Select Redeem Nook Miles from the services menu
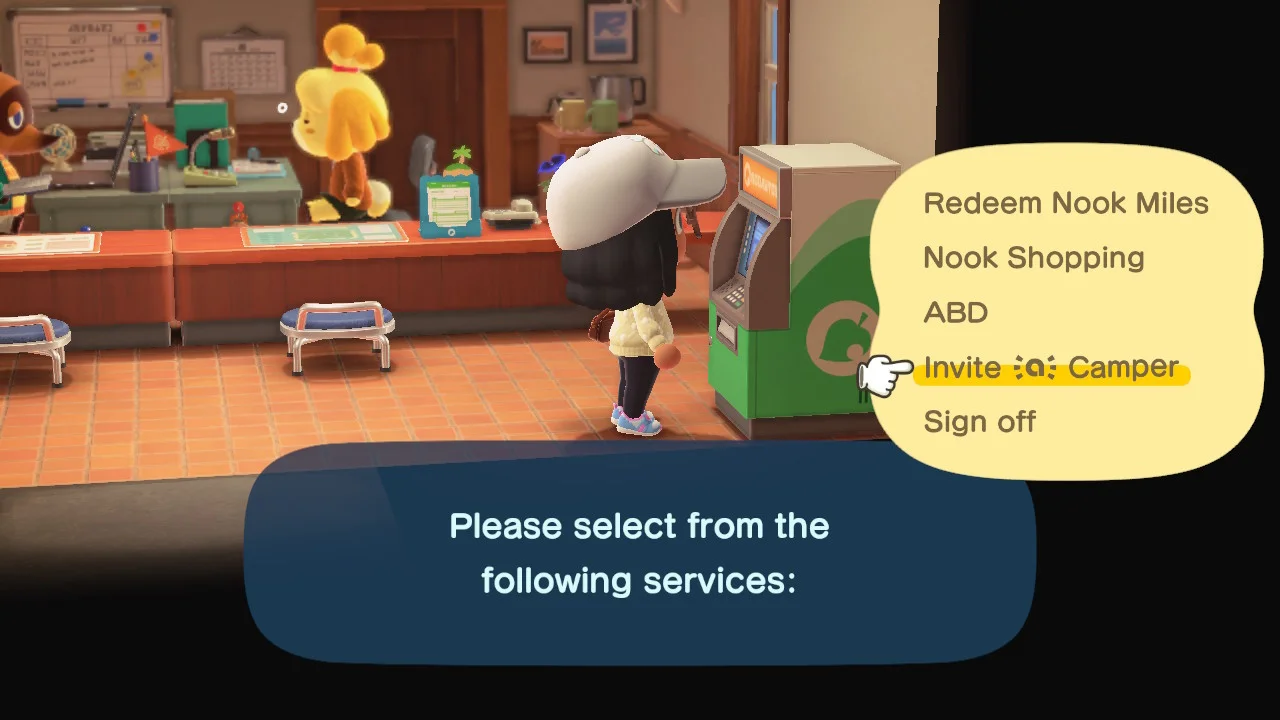The image size is (1280, 720). [1066, 203]
